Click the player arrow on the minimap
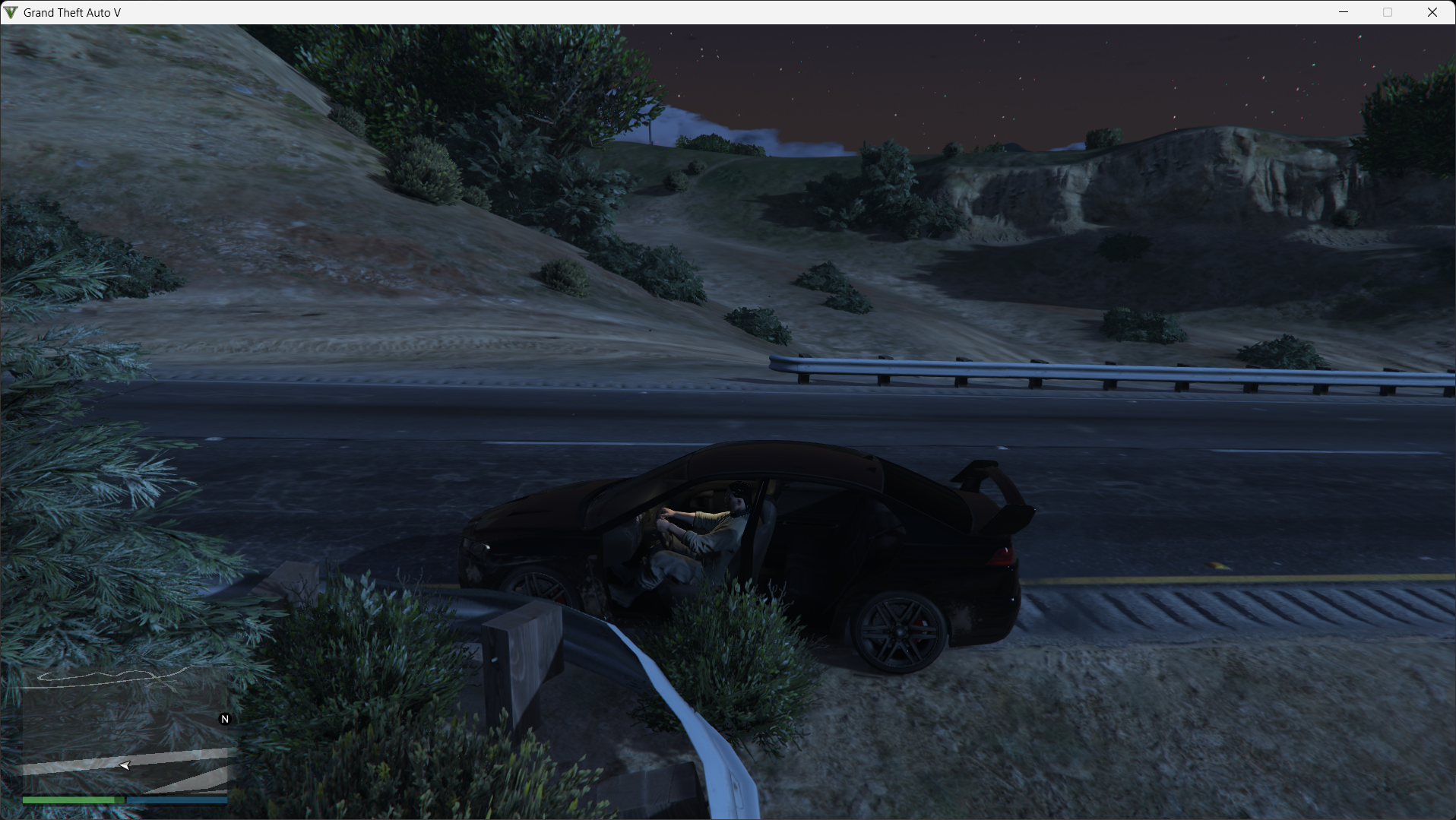The height and width of the screenshot is (820, 1456). [x=125, y=765]
